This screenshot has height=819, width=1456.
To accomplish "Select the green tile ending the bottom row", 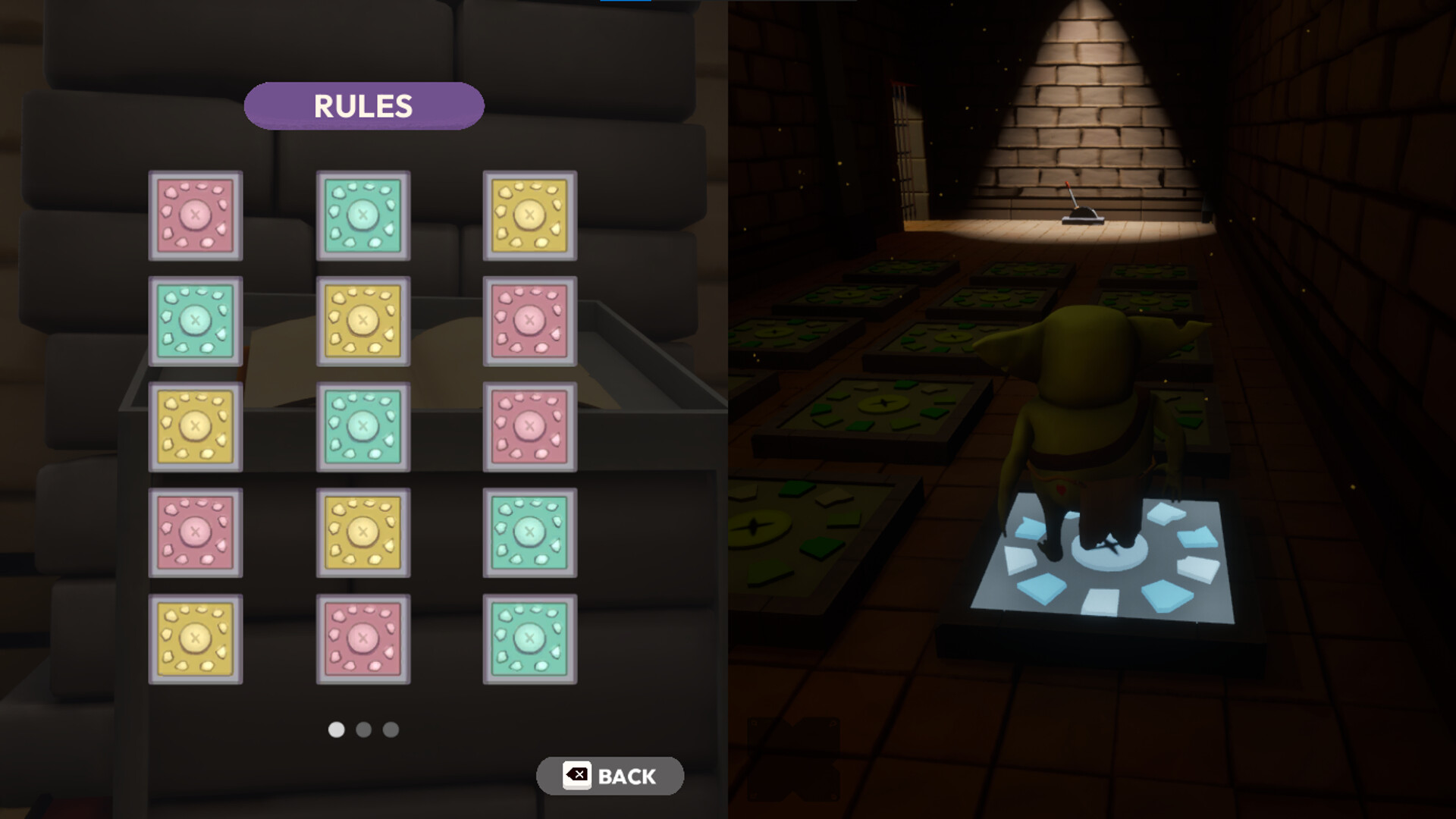I will pyautogui.click(x=529, y=637).
